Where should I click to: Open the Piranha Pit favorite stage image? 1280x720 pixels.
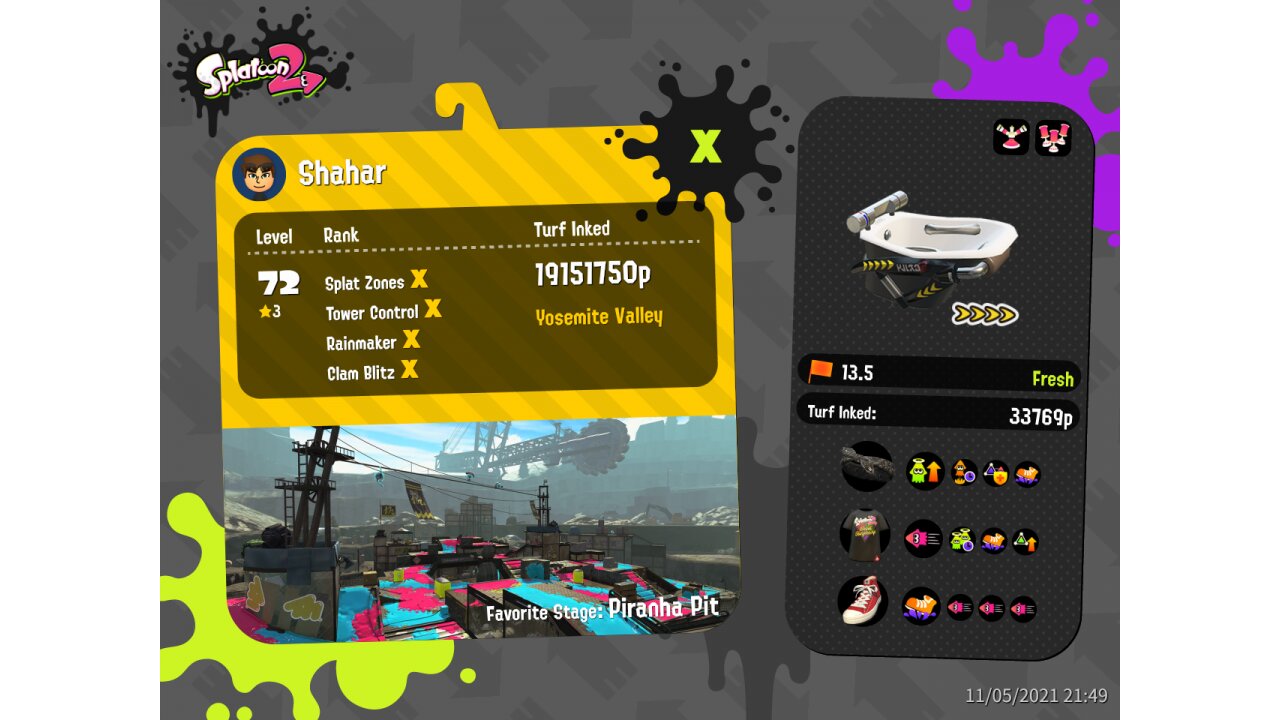coord(480,530)
